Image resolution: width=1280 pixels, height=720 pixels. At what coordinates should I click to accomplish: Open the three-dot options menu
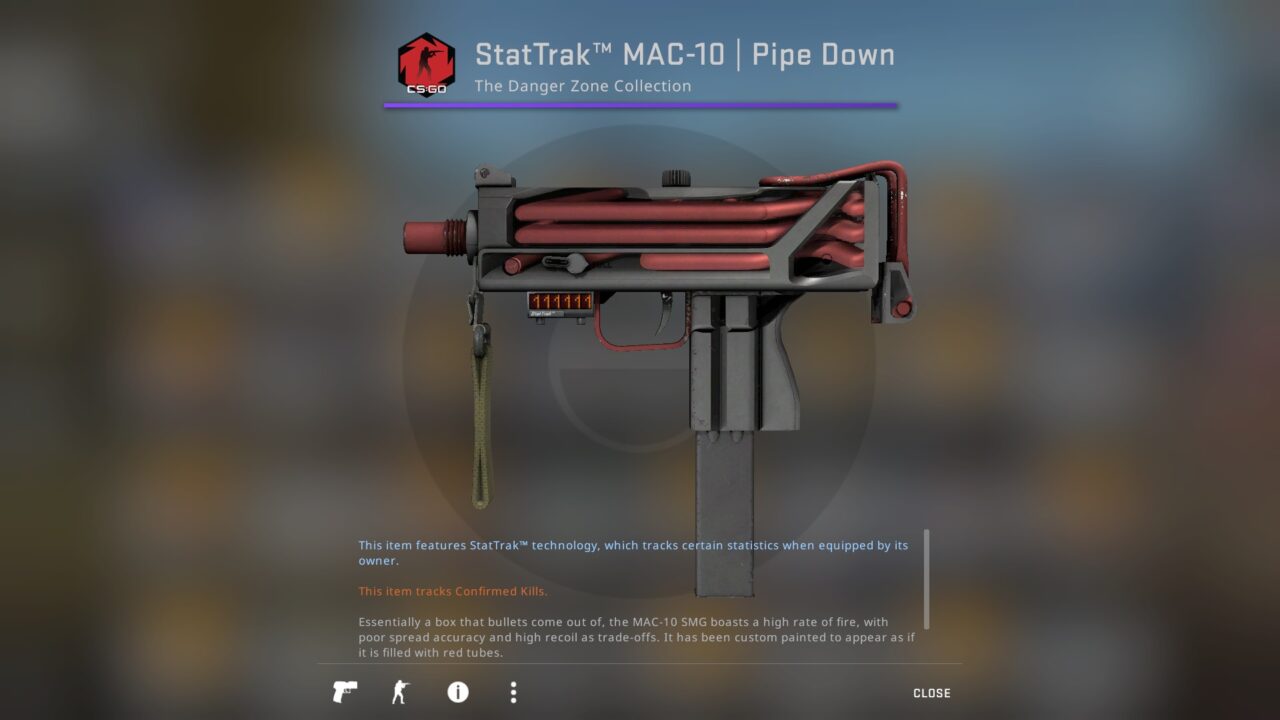pyautogui.click(x=512, y=692)
